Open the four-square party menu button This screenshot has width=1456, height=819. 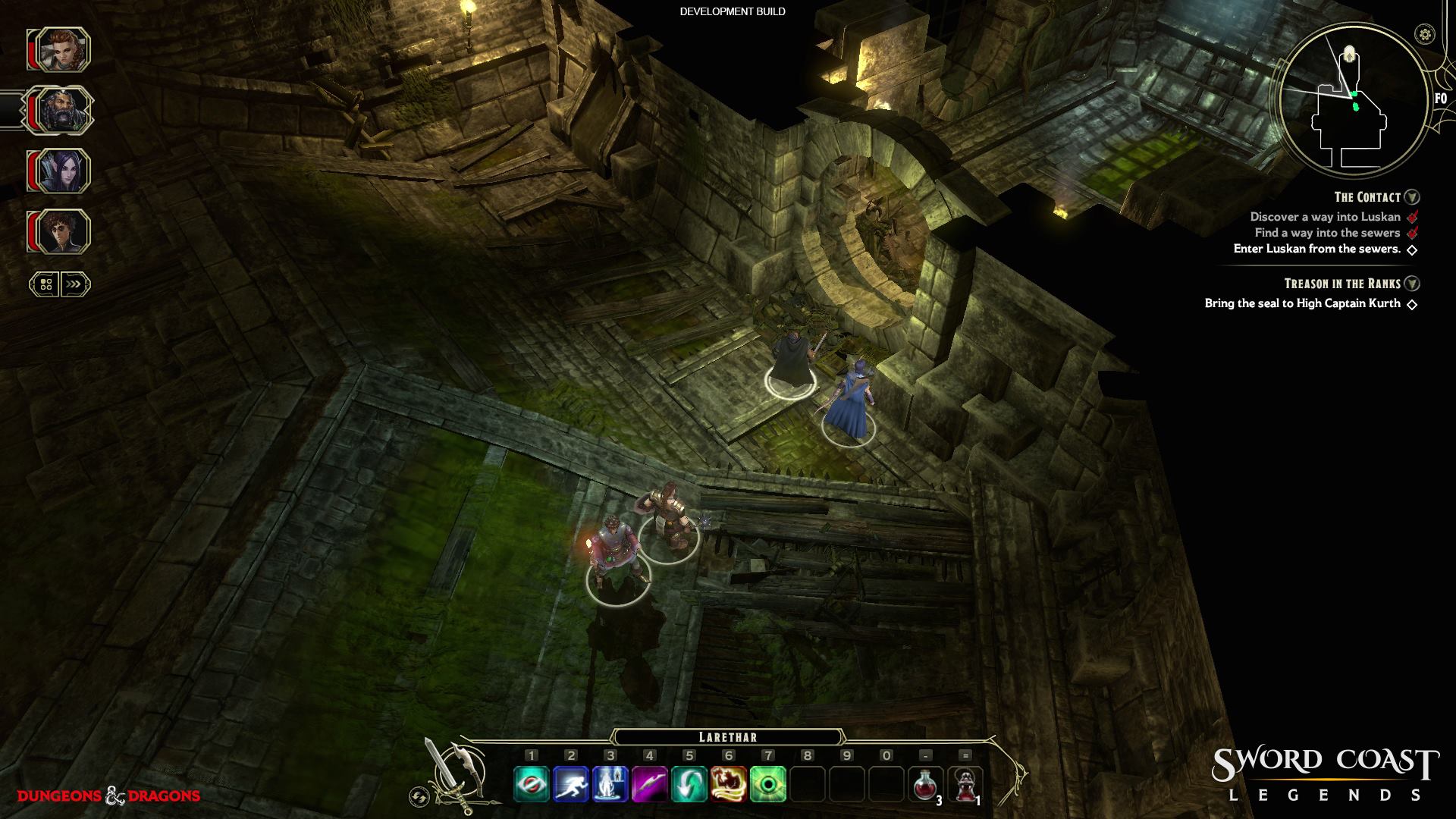[45, 284]
